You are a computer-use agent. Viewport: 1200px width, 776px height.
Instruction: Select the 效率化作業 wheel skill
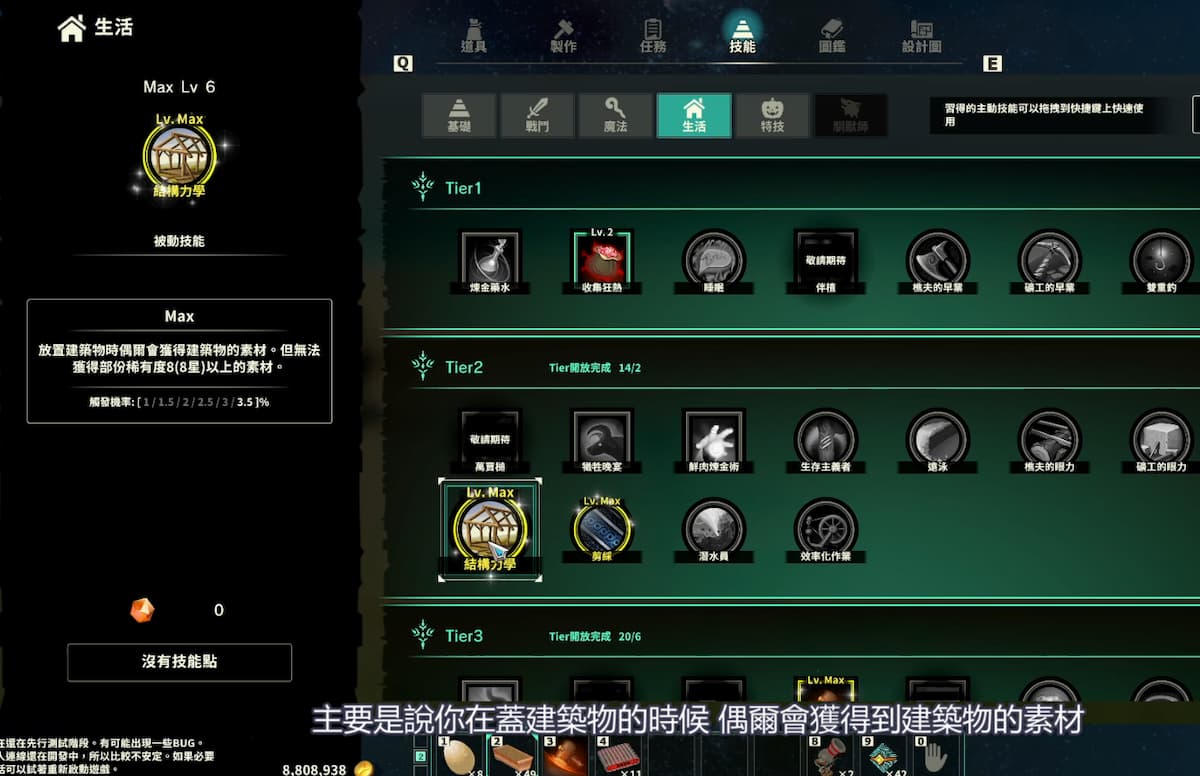pyautogui.click(x=825, y=527)
